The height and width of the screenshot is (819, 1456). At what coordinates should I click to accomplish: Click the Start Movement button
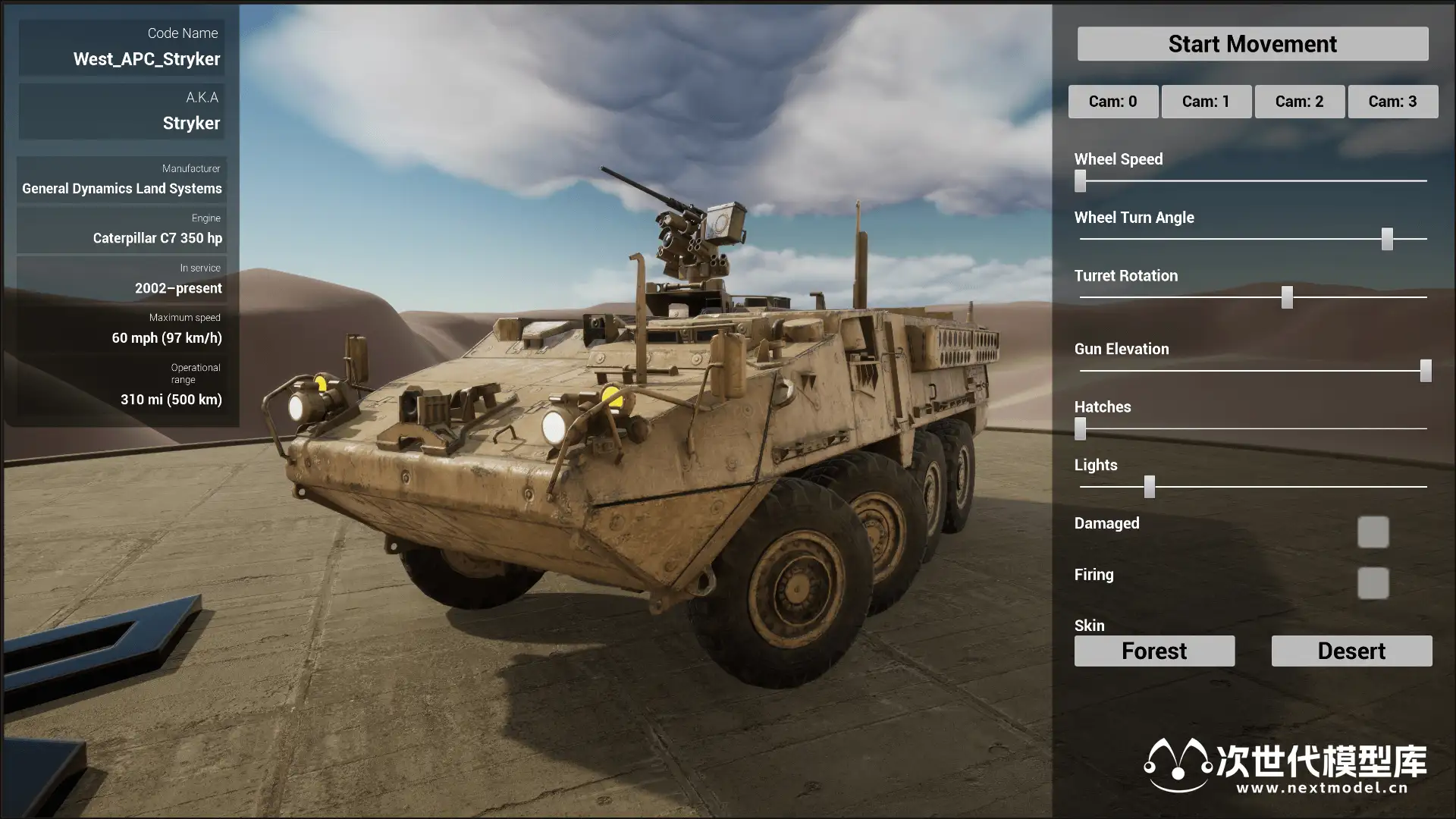[1252, 44]
